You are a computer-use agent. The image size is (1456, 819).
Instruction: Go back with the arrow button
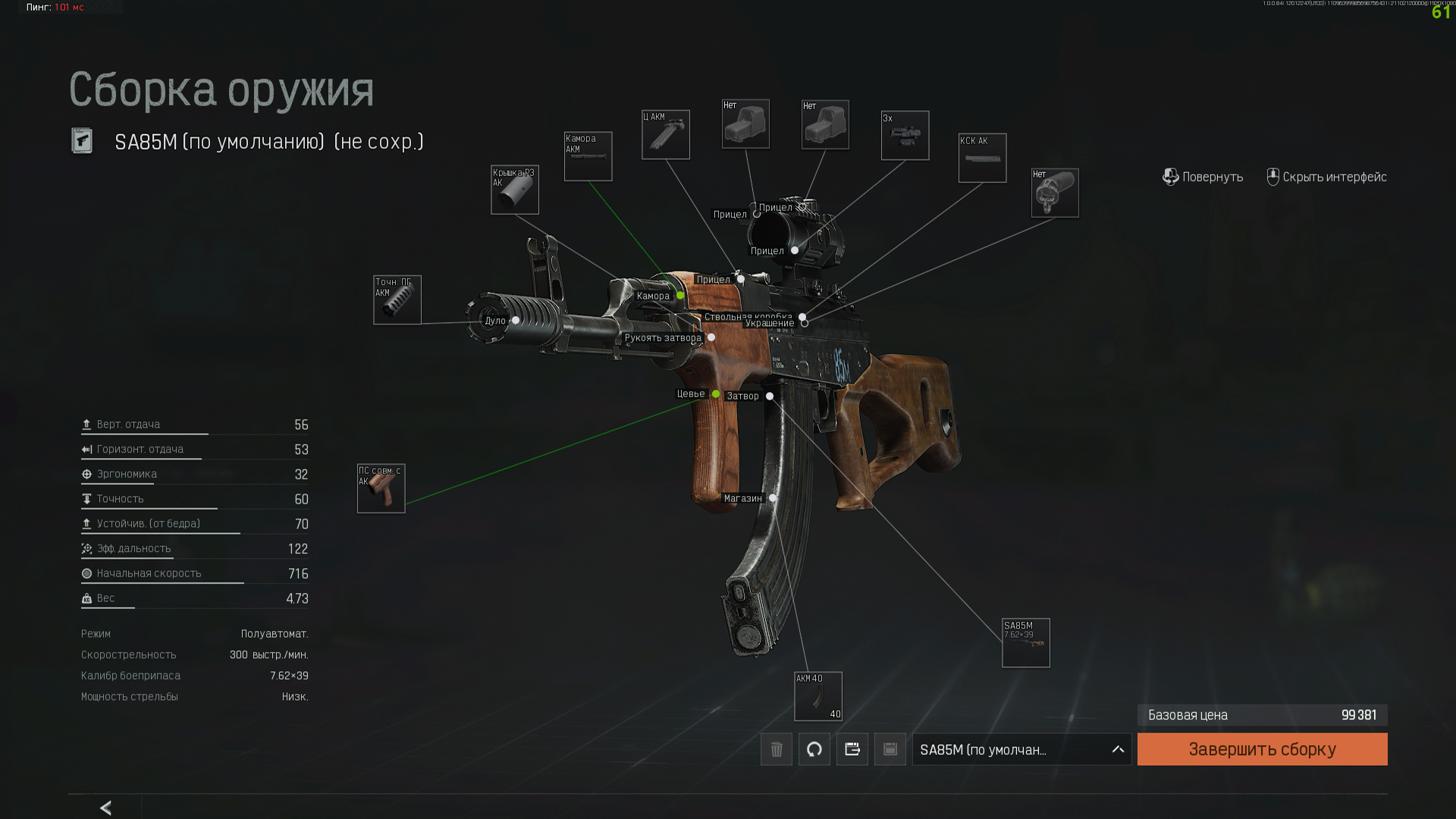tap(106, 808)
